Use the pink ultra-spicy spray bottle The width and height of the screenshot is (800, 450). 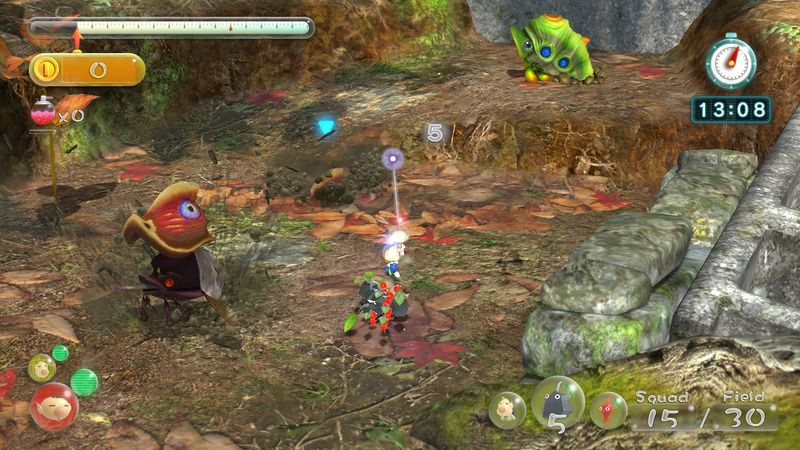click(43, 113)
